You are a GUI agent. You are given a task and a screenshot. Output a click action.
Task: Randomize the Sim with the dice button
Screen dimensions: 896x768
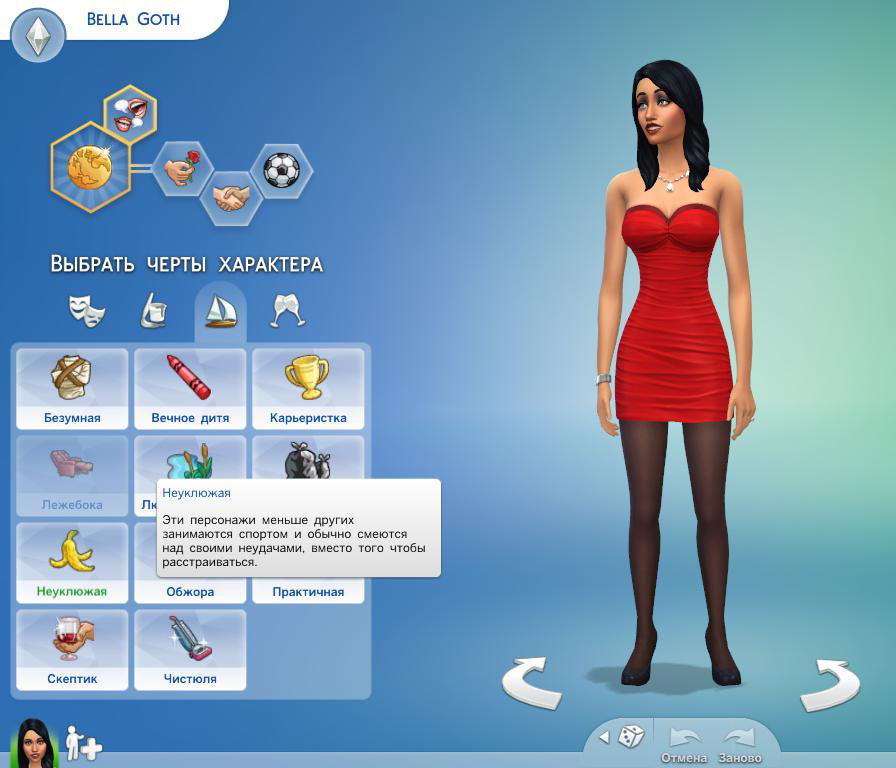point(630,738)
